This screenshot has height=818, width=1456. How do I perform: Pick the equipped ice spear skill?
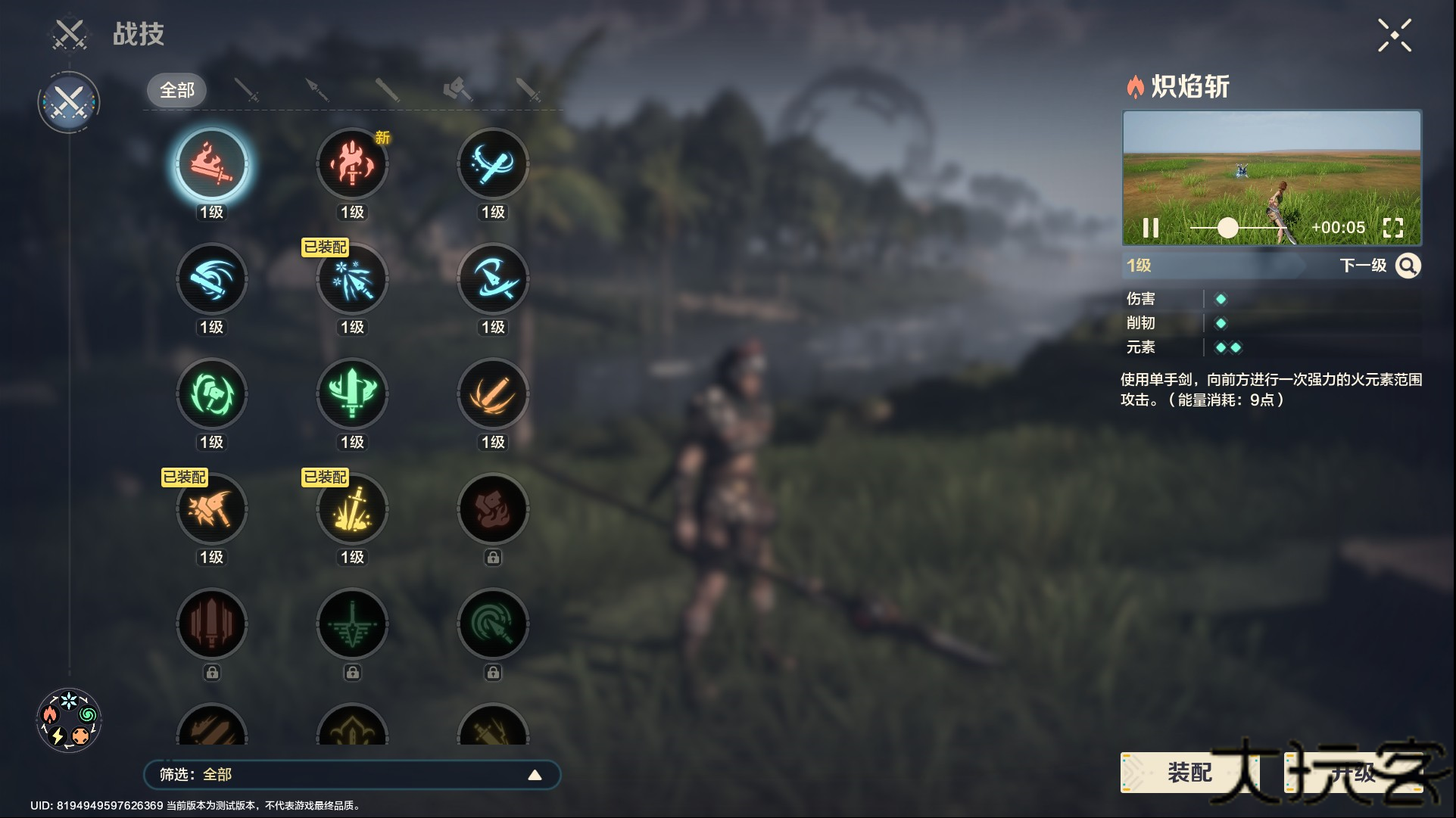tap(352, 279)
